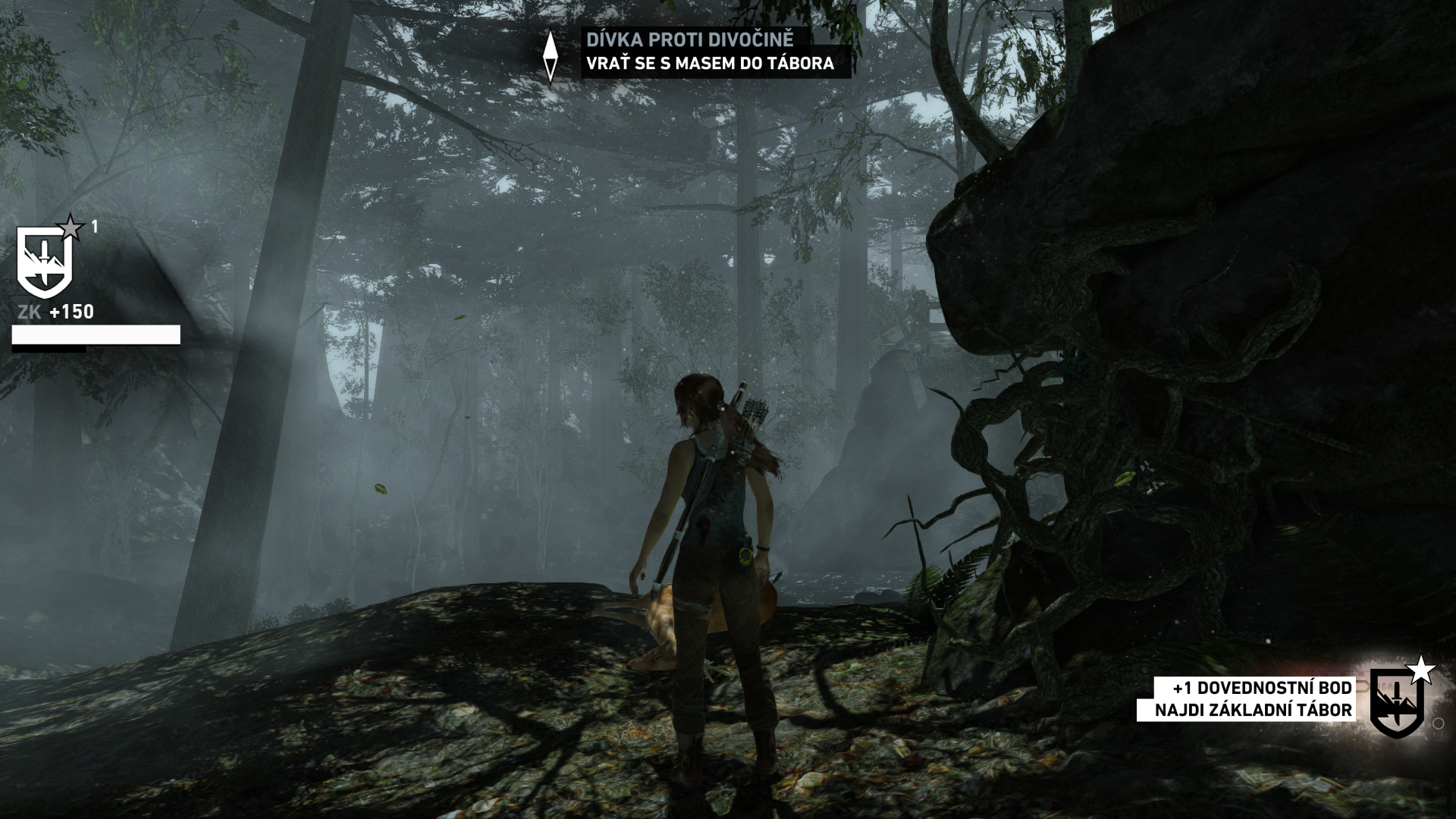Select the skill shield icon above ZK +150
The image size is (1456, 819).
point(45,262)
